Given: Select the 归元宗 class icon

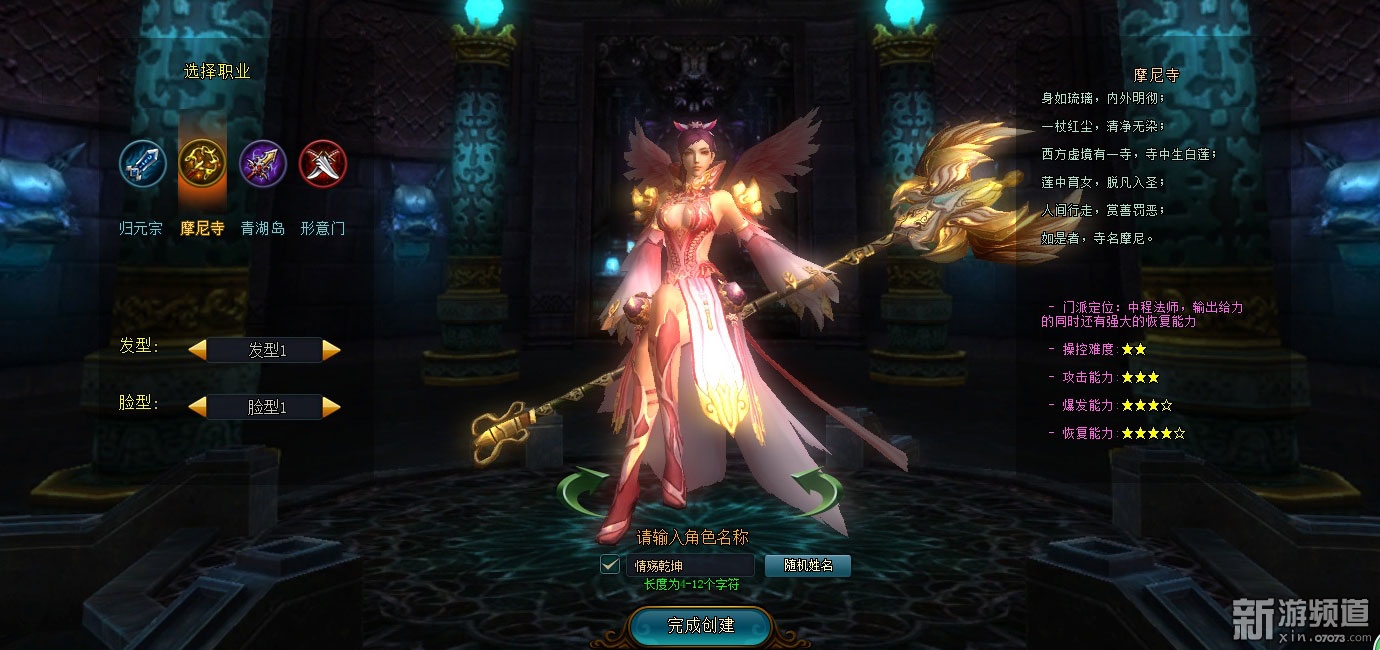Looking at the screenshot, I should coord(143,164).
